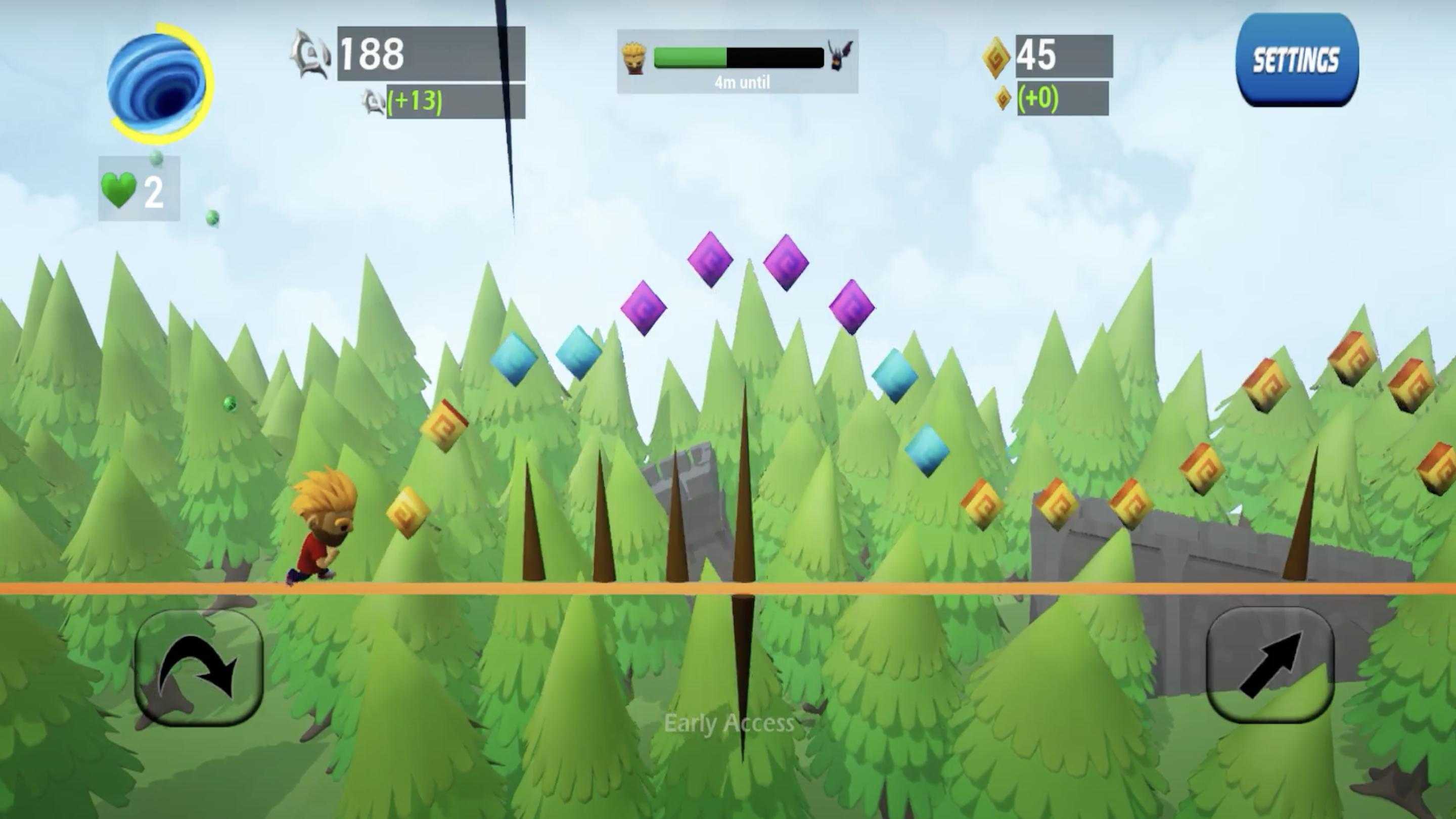Tap the diagonal-arrow dash button

(1269, 665)
